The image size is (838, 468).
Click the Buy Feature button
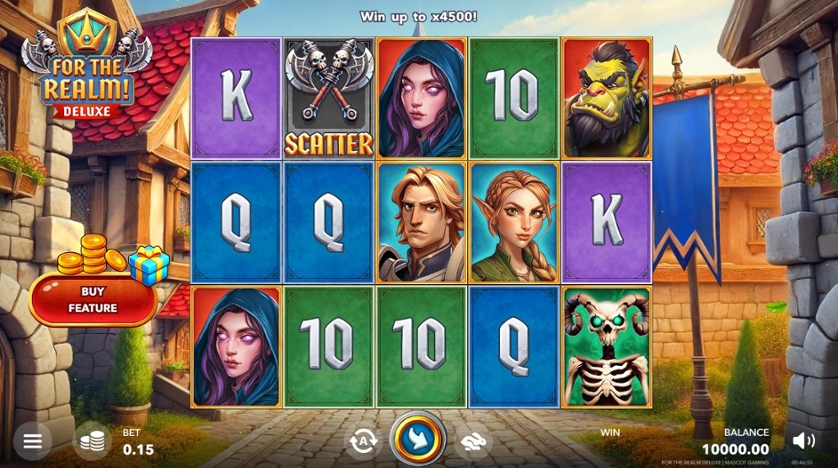[x=93, y=300]
